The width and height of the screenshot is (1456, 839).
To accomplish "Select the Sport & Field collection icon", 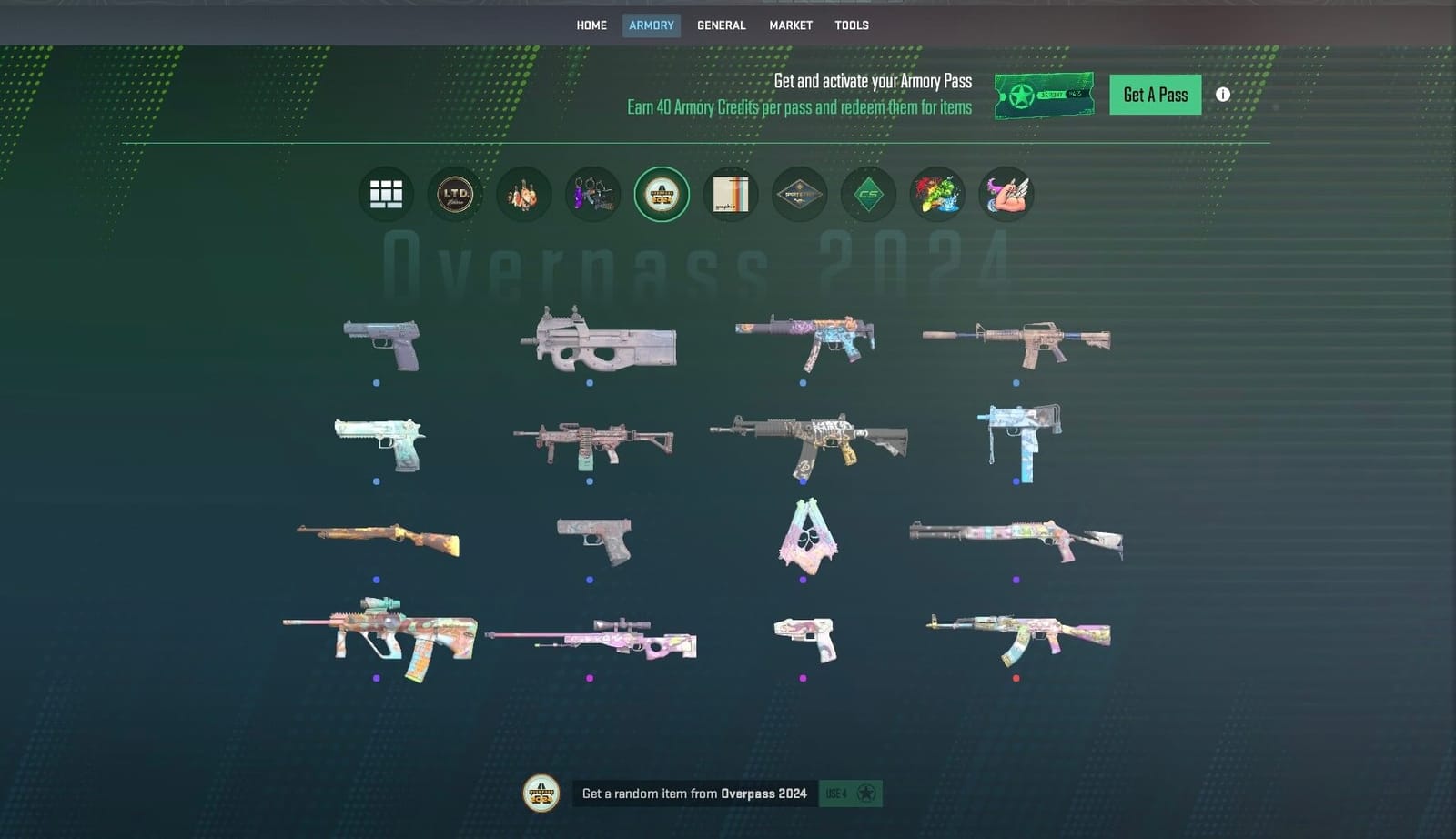I will coord(800,194).
